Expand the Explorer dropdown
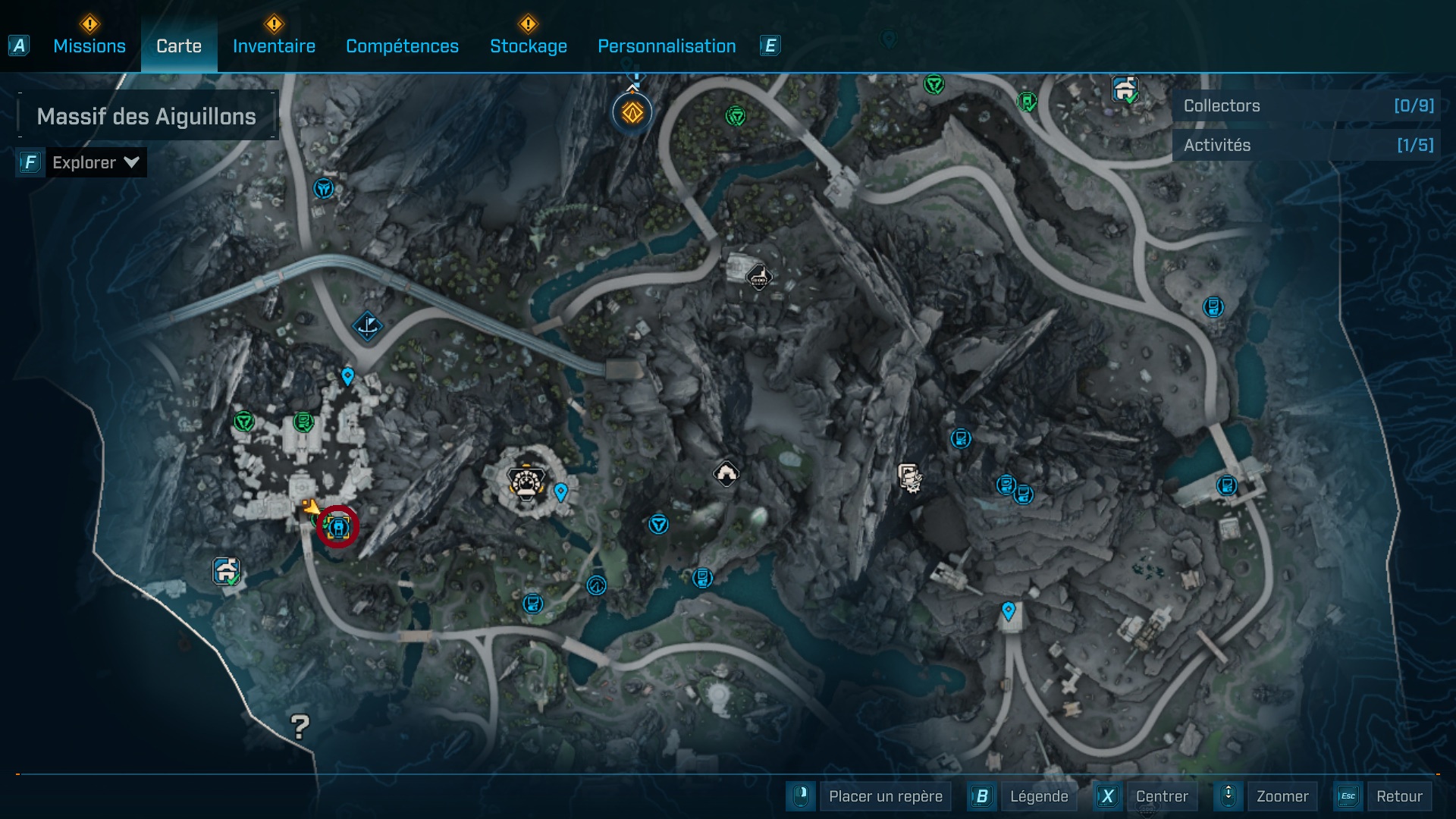Image resolution: width=1456 pixels, height=819 pixels. pos(95,162)
